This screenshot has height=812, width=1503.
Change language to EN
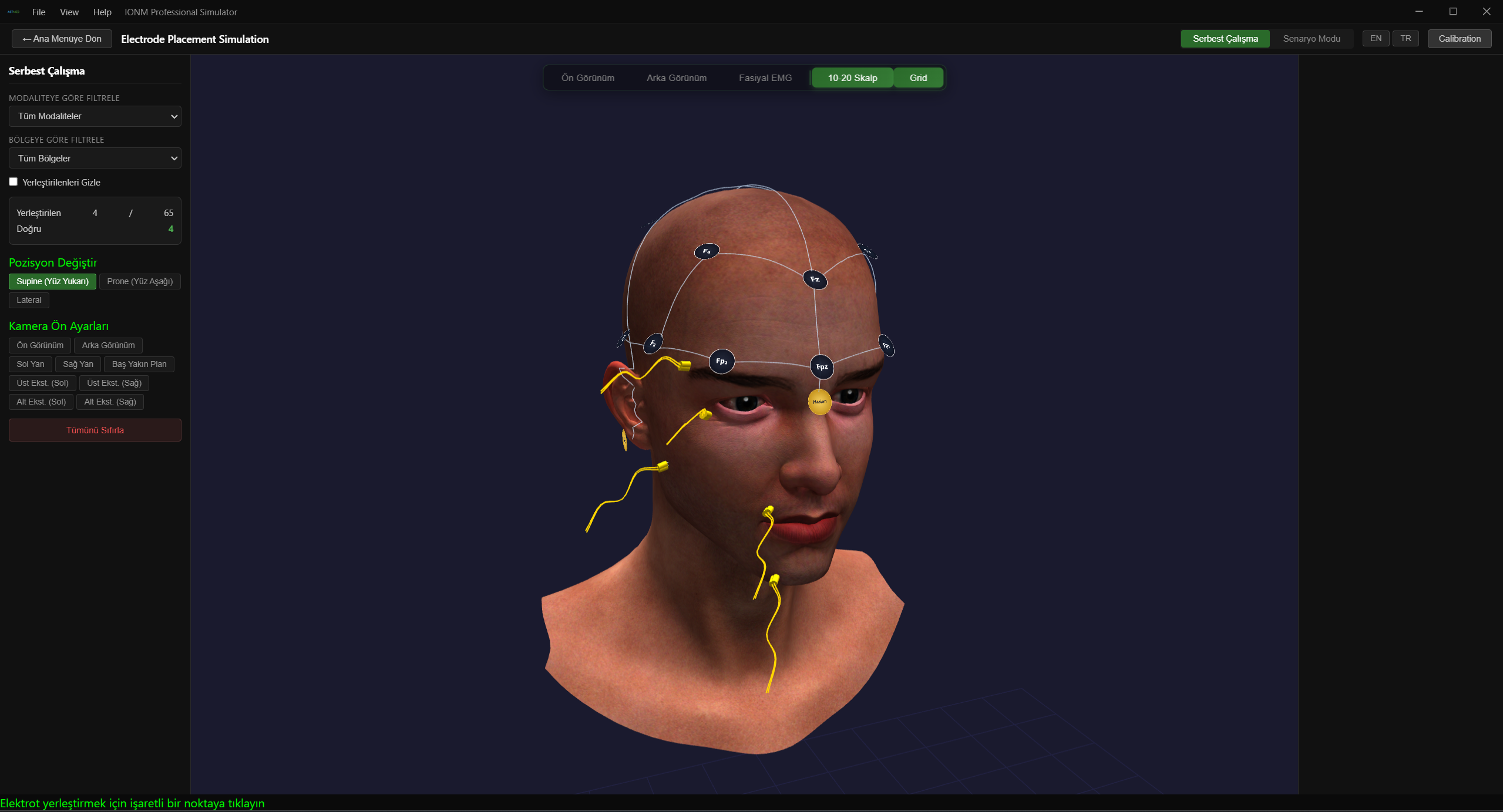[x=1376, y=39]
